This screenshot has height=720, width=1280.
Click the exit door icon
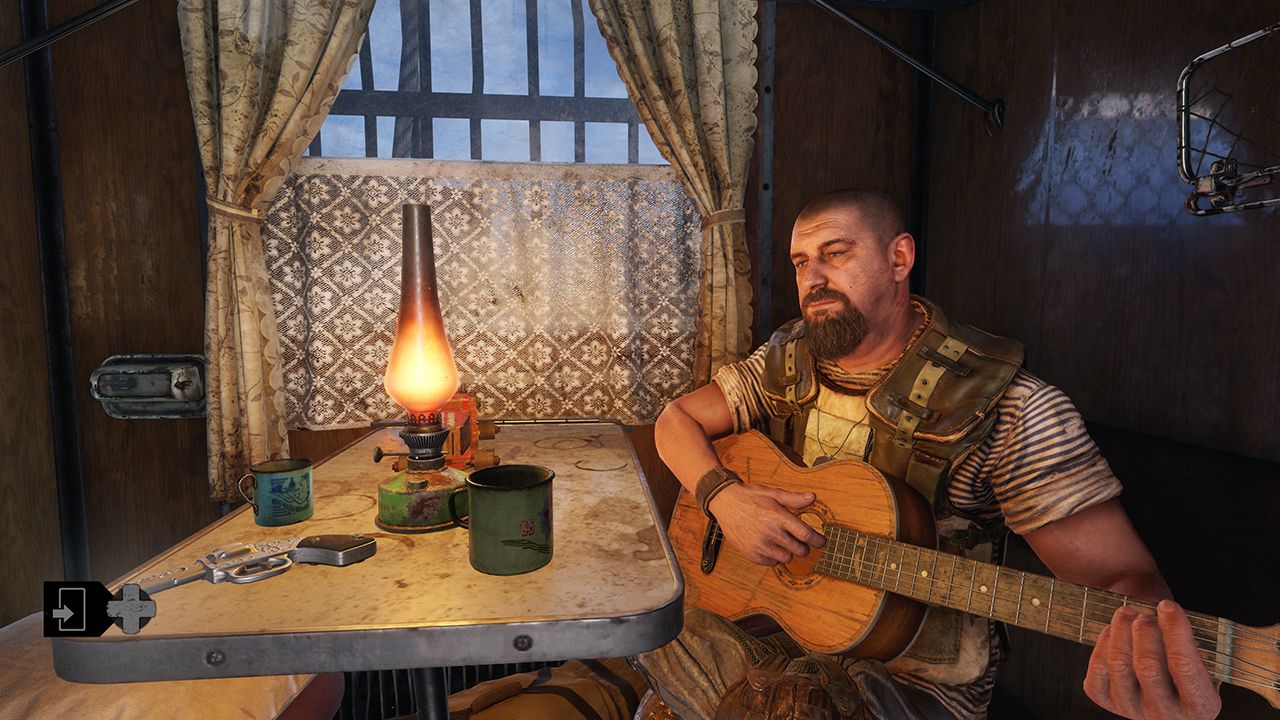click(x=70, y=609)
